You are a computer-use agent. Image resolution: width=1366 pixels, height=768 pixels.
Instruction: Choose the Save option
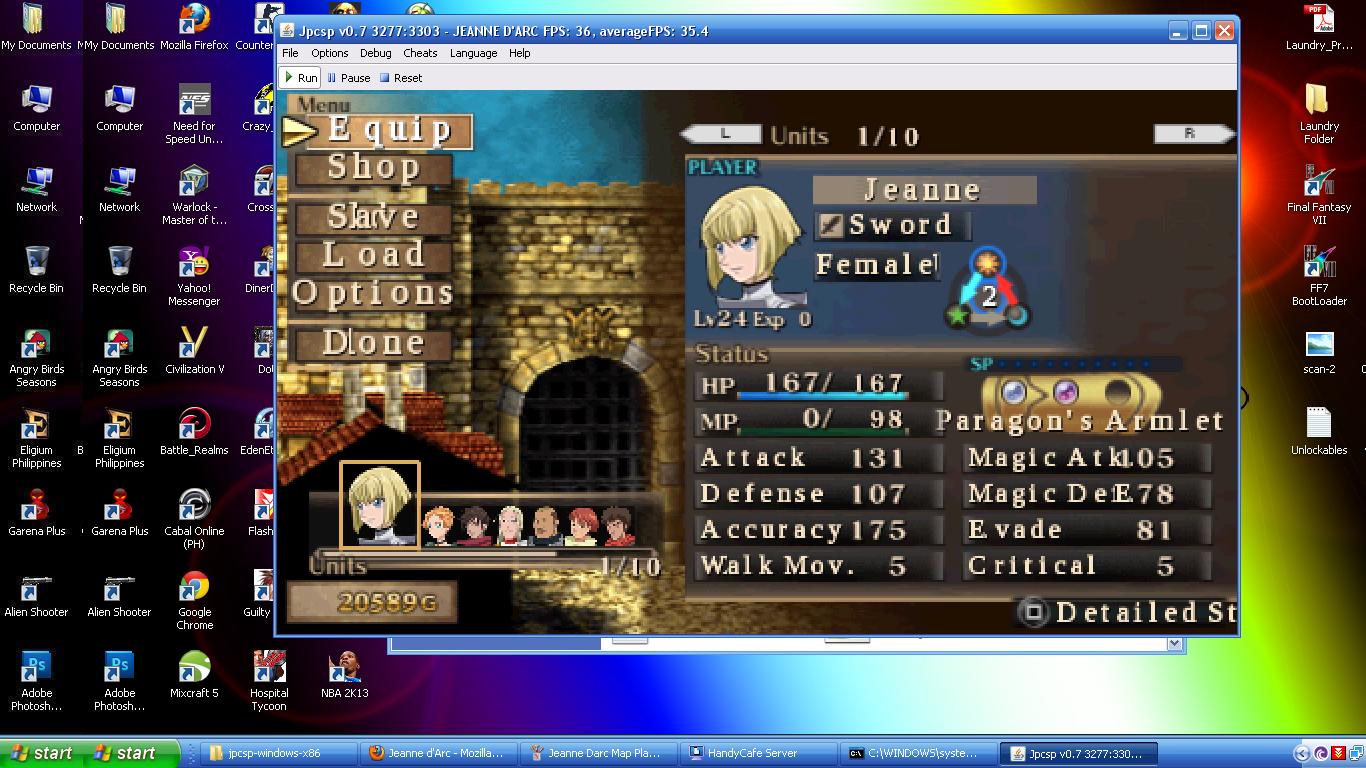point(373,216)
